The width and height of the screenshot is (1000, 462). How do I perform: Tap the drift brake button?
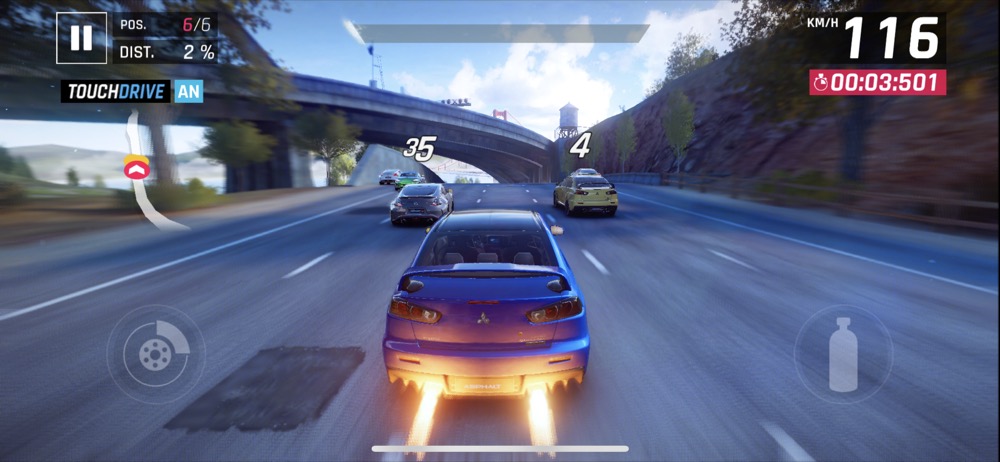[x=155, y=353]
